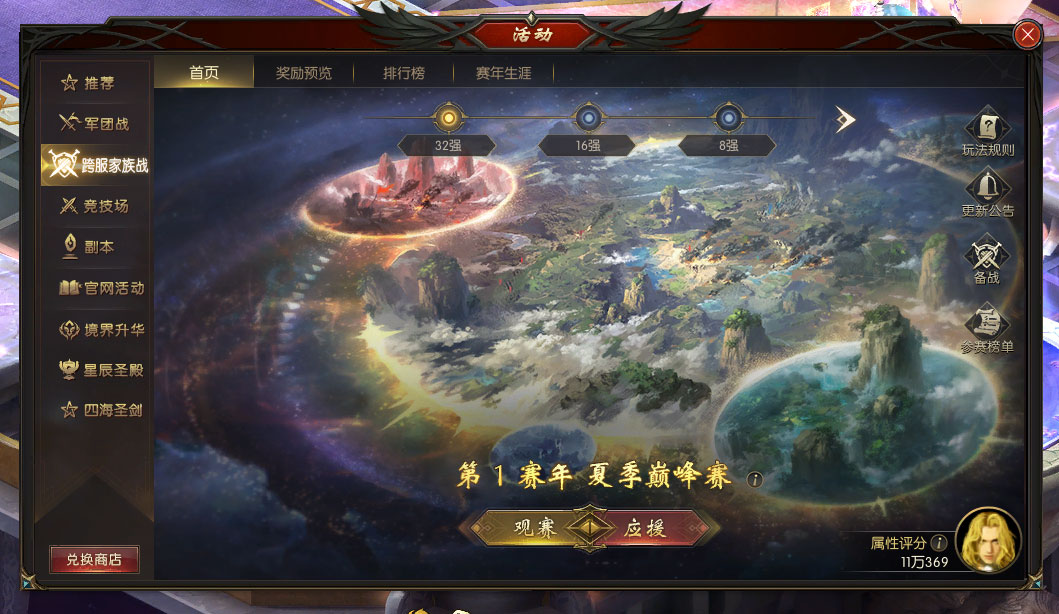
Task: Close the 活动 activity window
Action: click(x=1027, y=36)
